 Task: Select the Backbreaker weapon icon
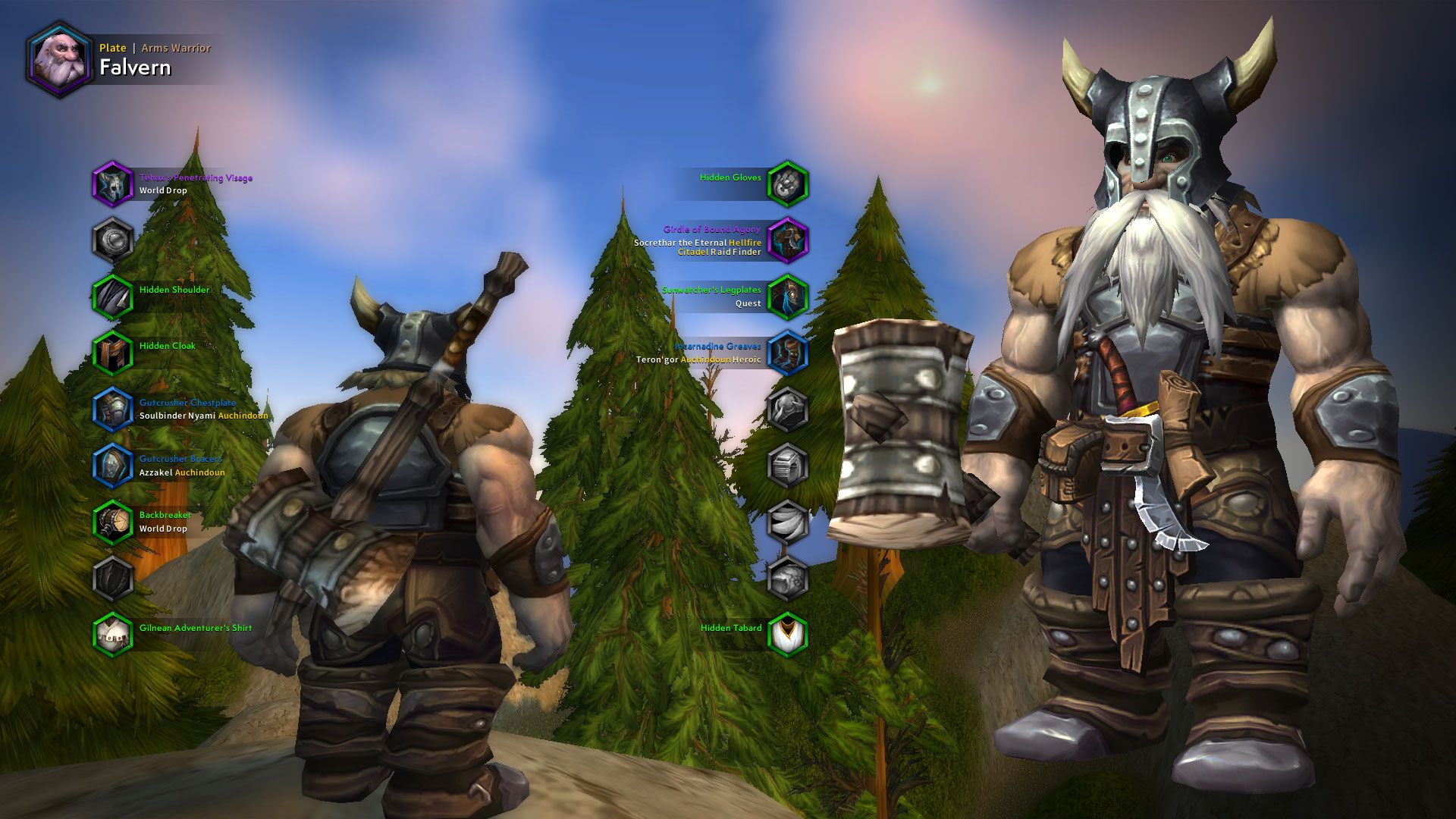[x=112, y=522]
